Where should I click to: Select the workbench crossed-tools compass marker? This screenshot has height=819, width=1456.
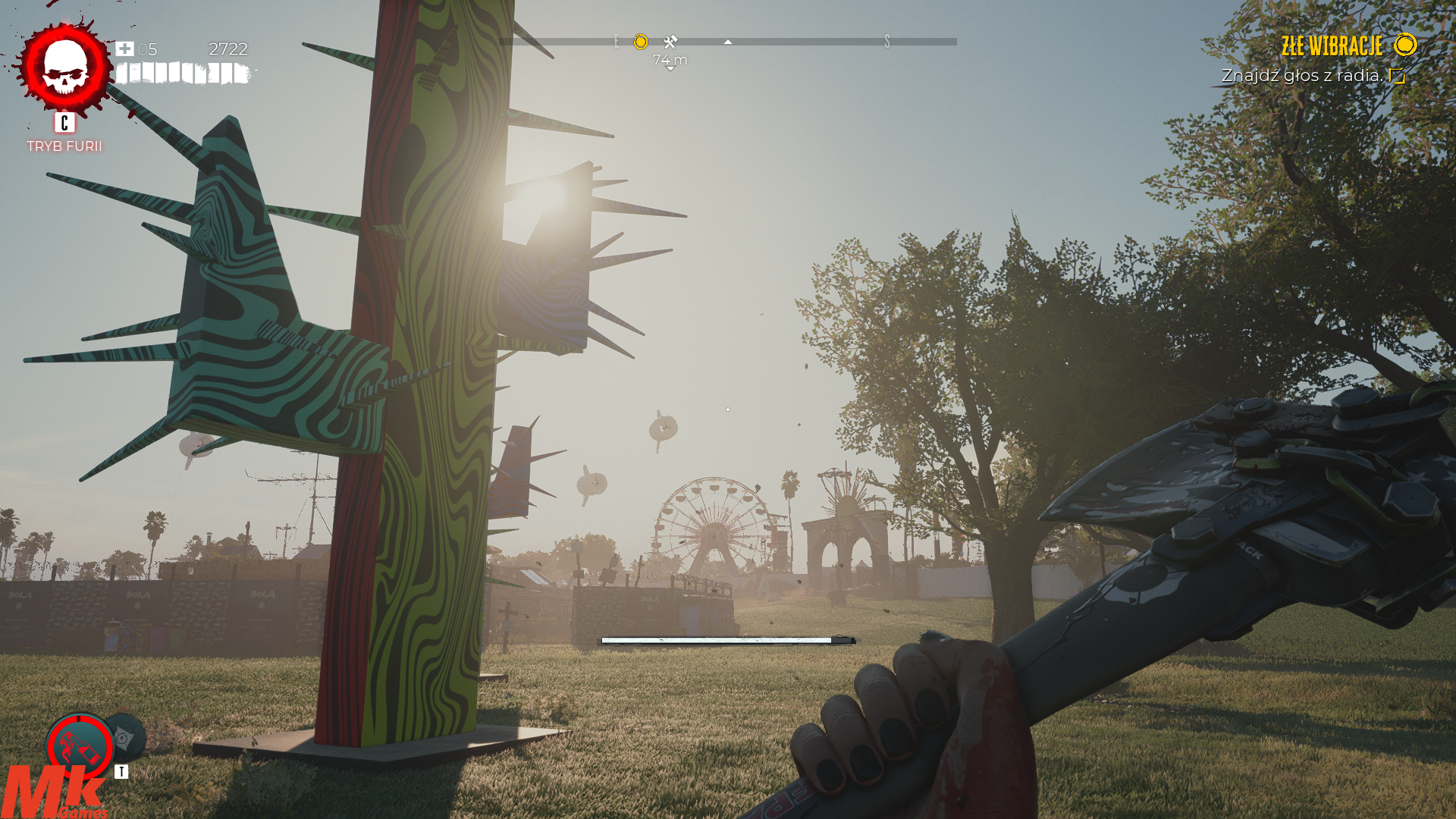click(670, 42)
